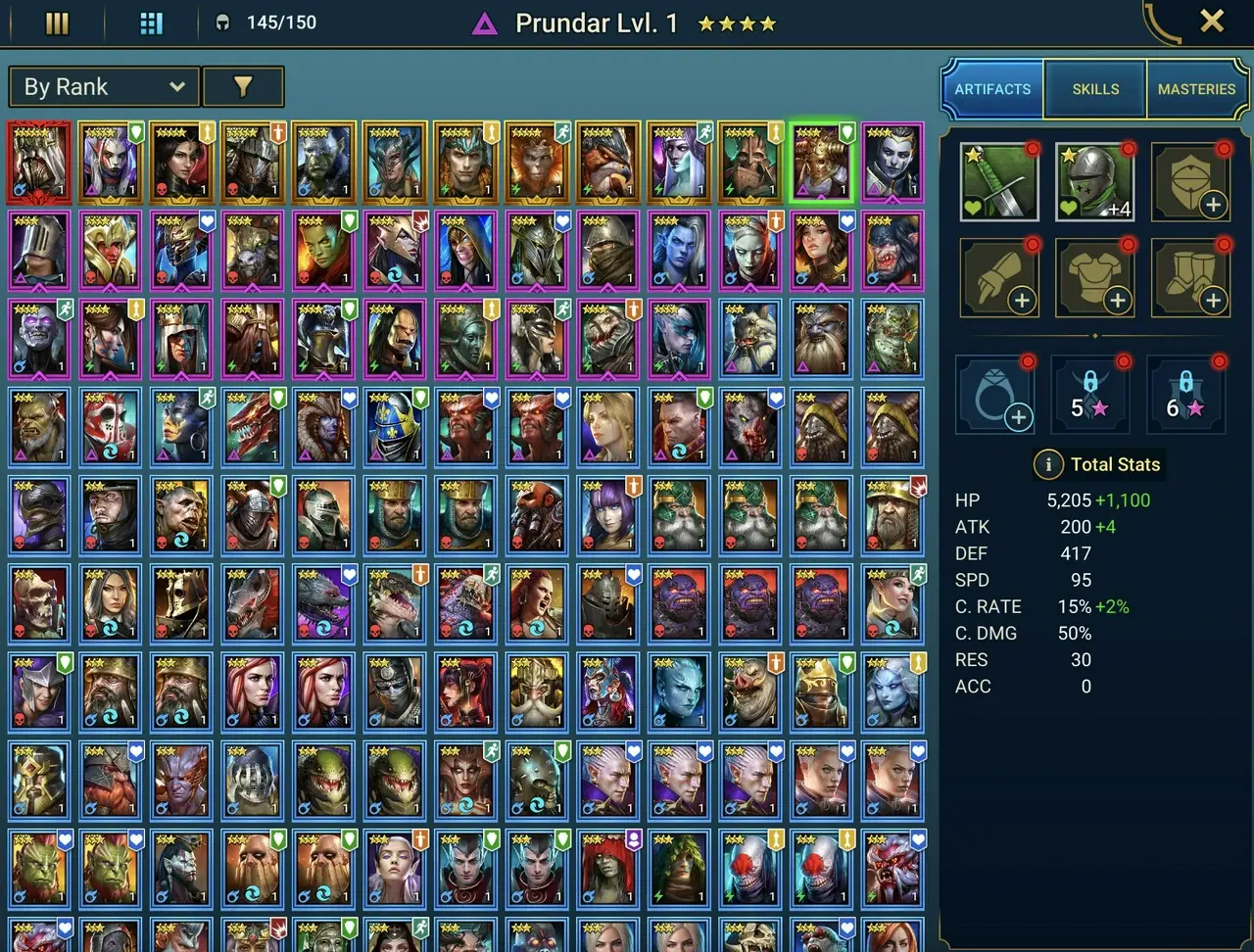Select the highlighted Prundar champion portrait
The width and height of the screenshot is (1254, 952).
pos(821,160)
